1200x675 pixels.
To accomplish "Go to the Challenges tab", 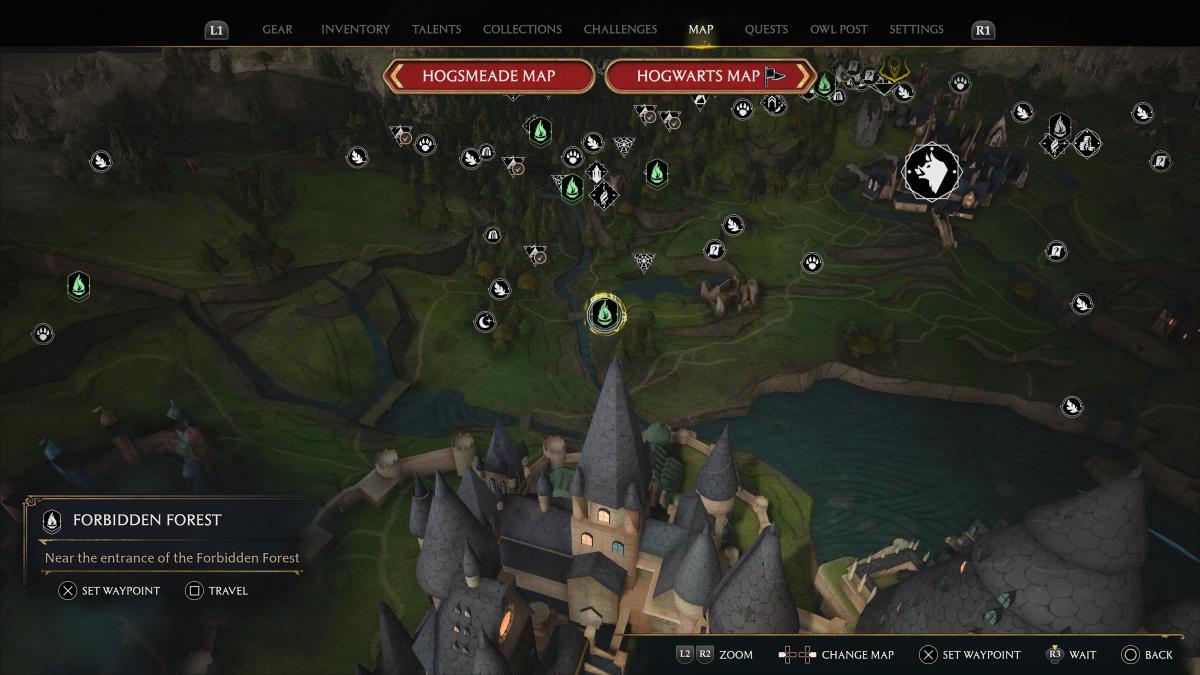I will tap(620, 30).
